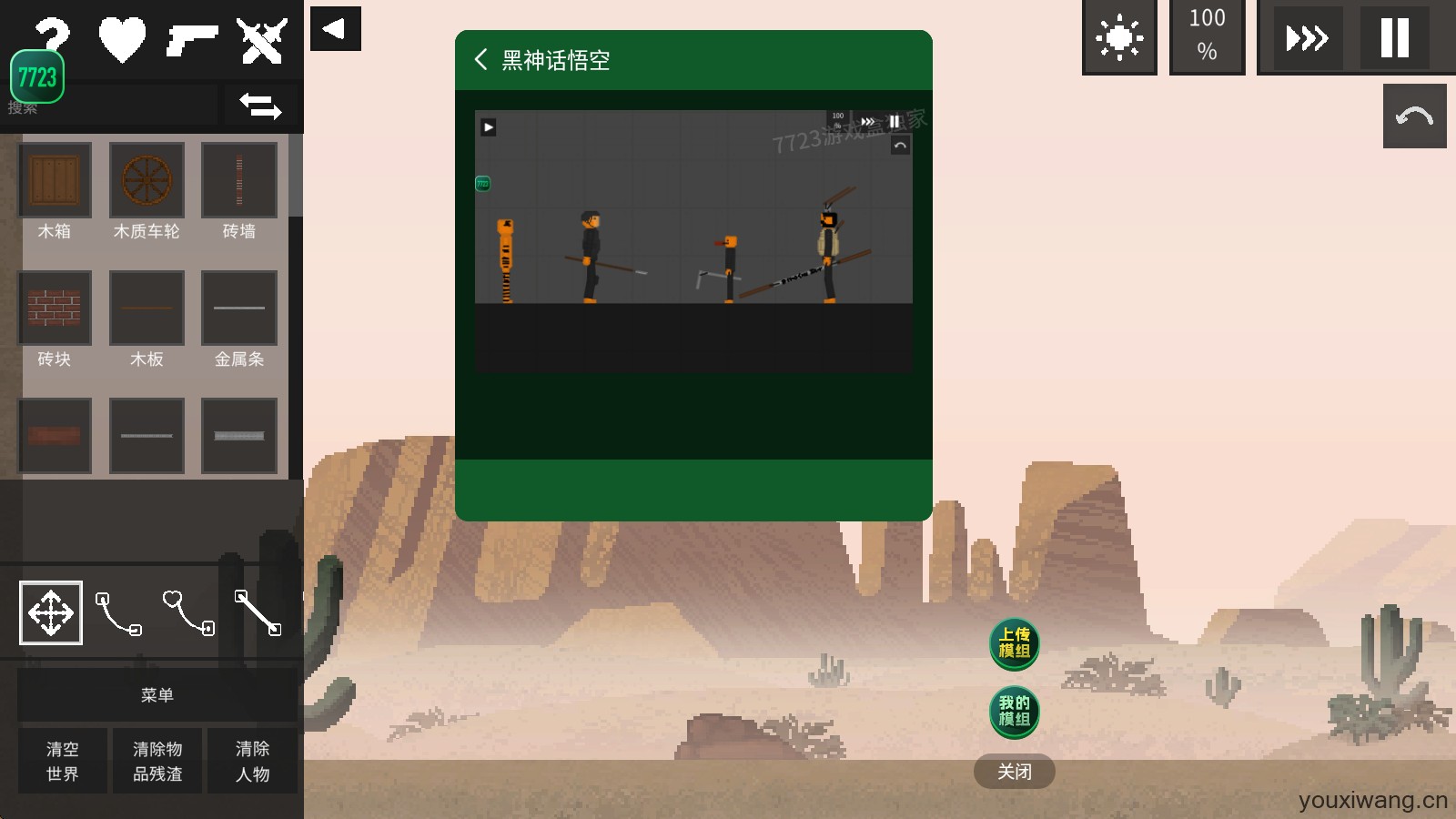
Task: Switch to the heart category tab
Action: pos(122,40)
